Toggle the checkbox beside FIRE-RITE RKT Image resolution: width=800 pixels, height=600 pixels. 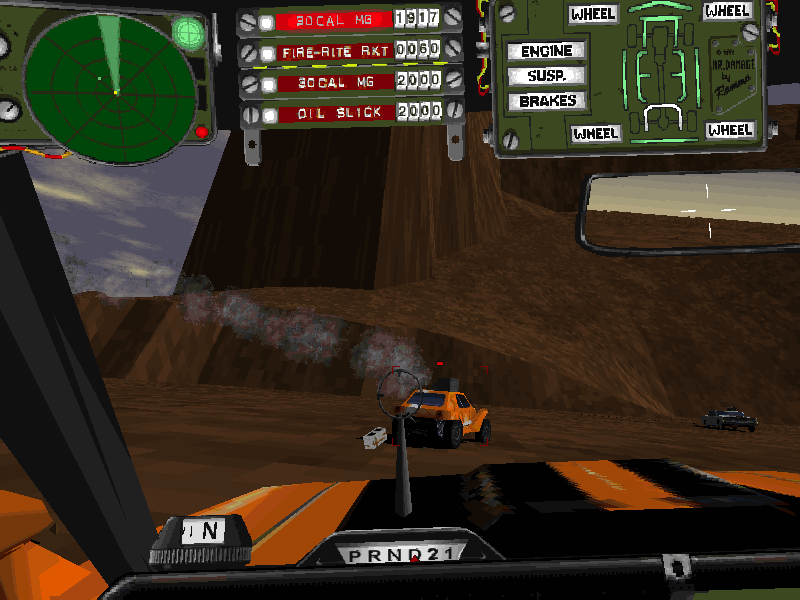click(268, 52)
